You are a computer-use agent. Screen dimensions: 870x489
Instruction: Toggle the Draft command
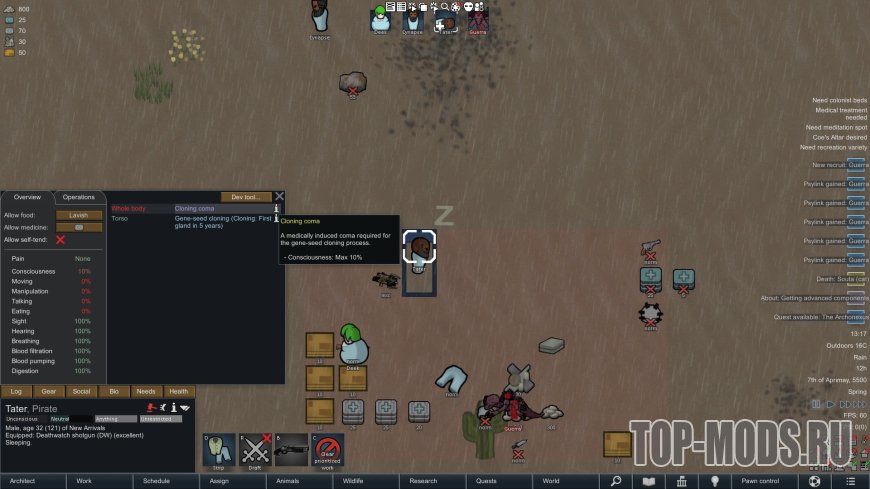[x=255, y=450]
